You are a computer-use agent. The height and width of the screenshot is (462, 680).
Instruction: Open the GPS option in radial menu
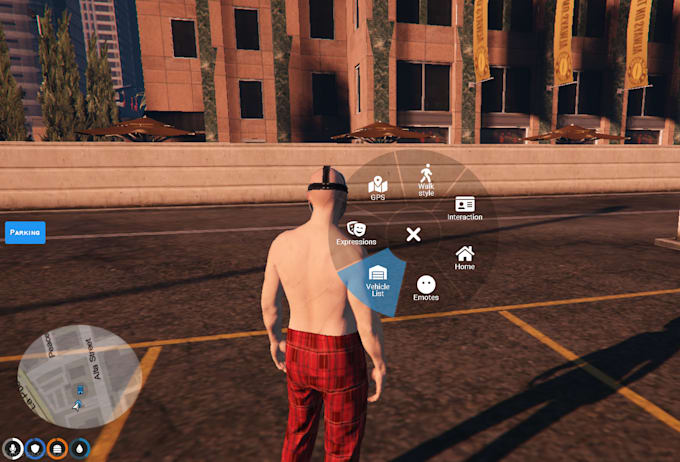coord(378,188)
